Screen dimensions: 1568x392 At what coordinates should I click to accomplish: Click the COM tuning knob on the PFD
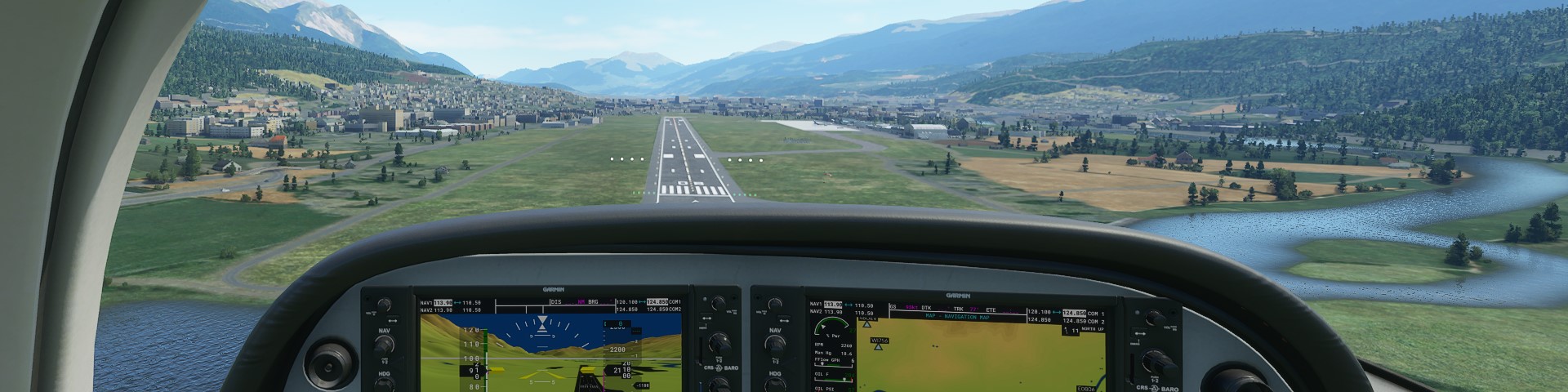click(718, 343)
